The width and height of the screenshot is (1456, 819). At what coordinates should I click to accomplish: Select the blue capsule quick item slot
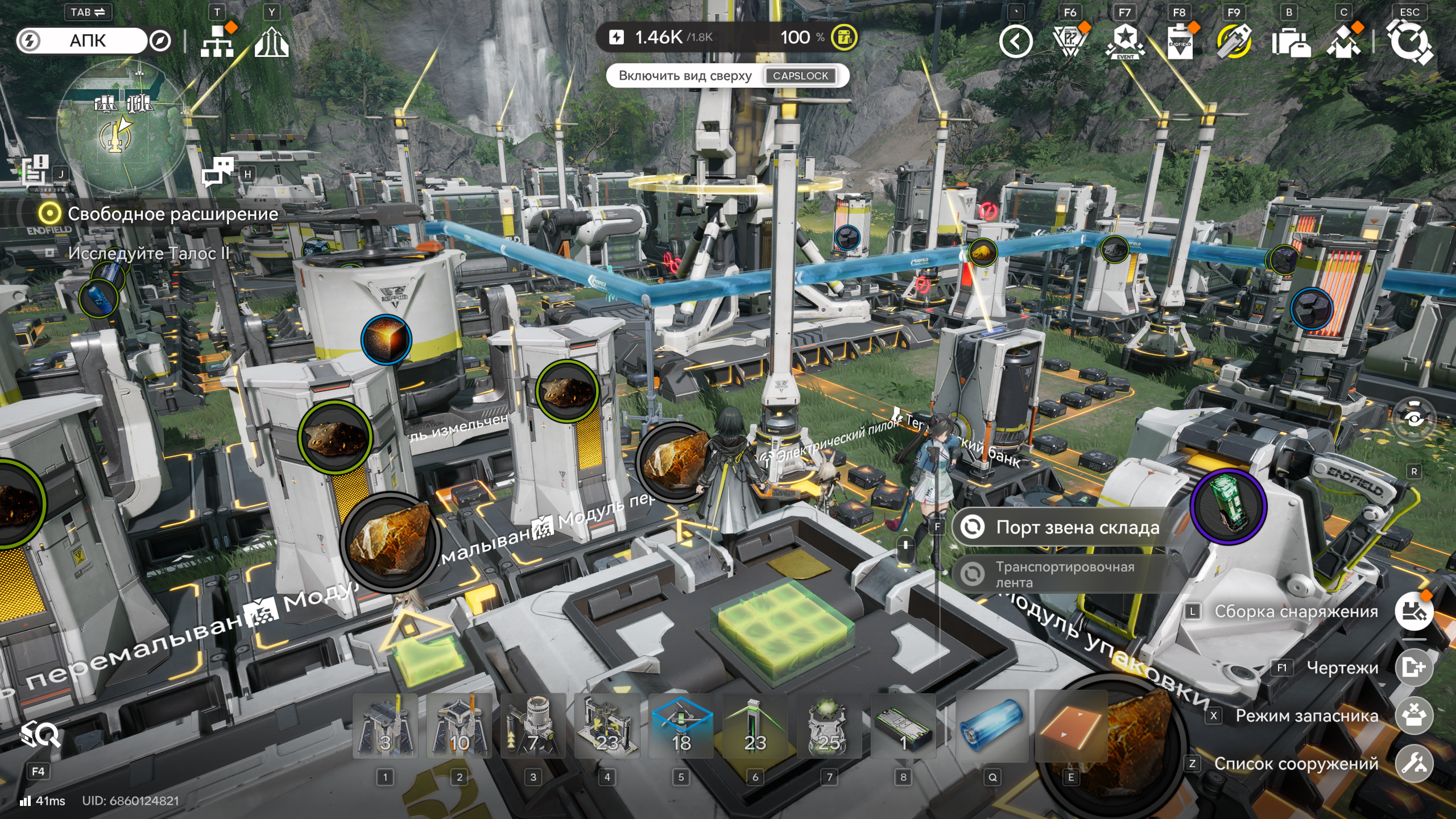click(x=992, y=726)
